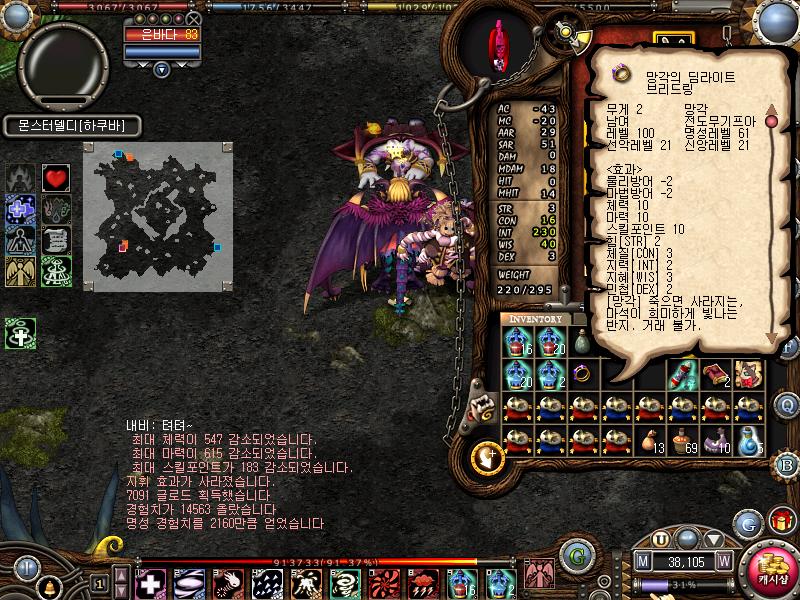Screen dimensions: 800x600
Task: Activate the tornado skill on hotbar
Action: (345, 583)
